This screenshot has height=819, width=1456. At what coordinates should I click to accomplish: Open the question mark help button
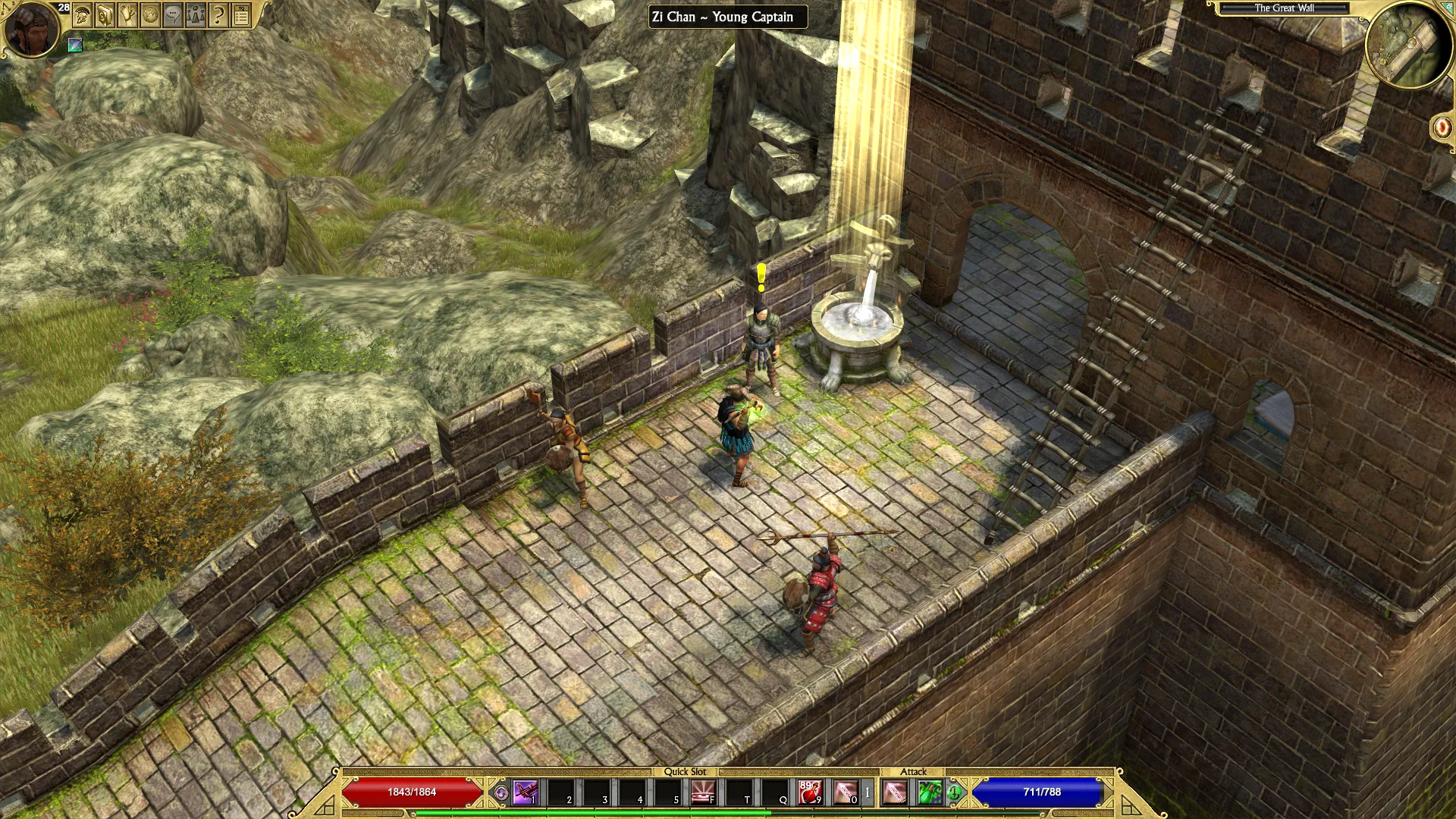218,16
